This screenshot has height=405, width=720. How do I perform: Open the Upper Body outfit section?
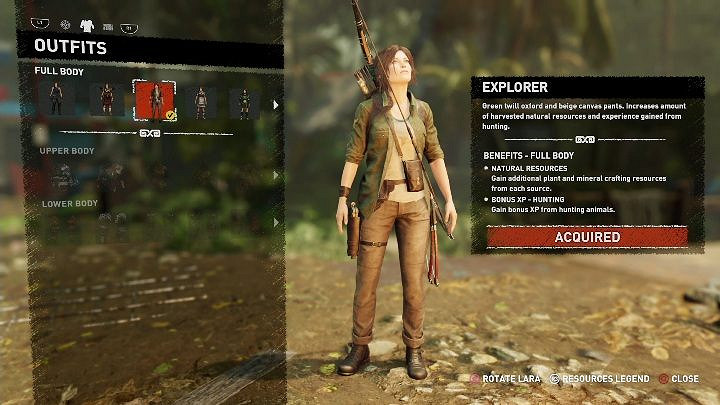[x=69, y=151]
